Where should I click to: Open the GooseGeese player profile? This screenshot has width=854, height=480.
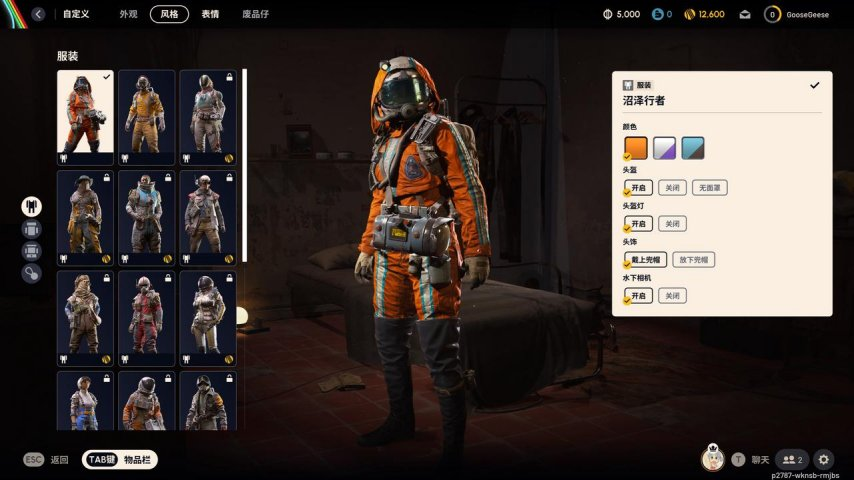click(799, 14)
